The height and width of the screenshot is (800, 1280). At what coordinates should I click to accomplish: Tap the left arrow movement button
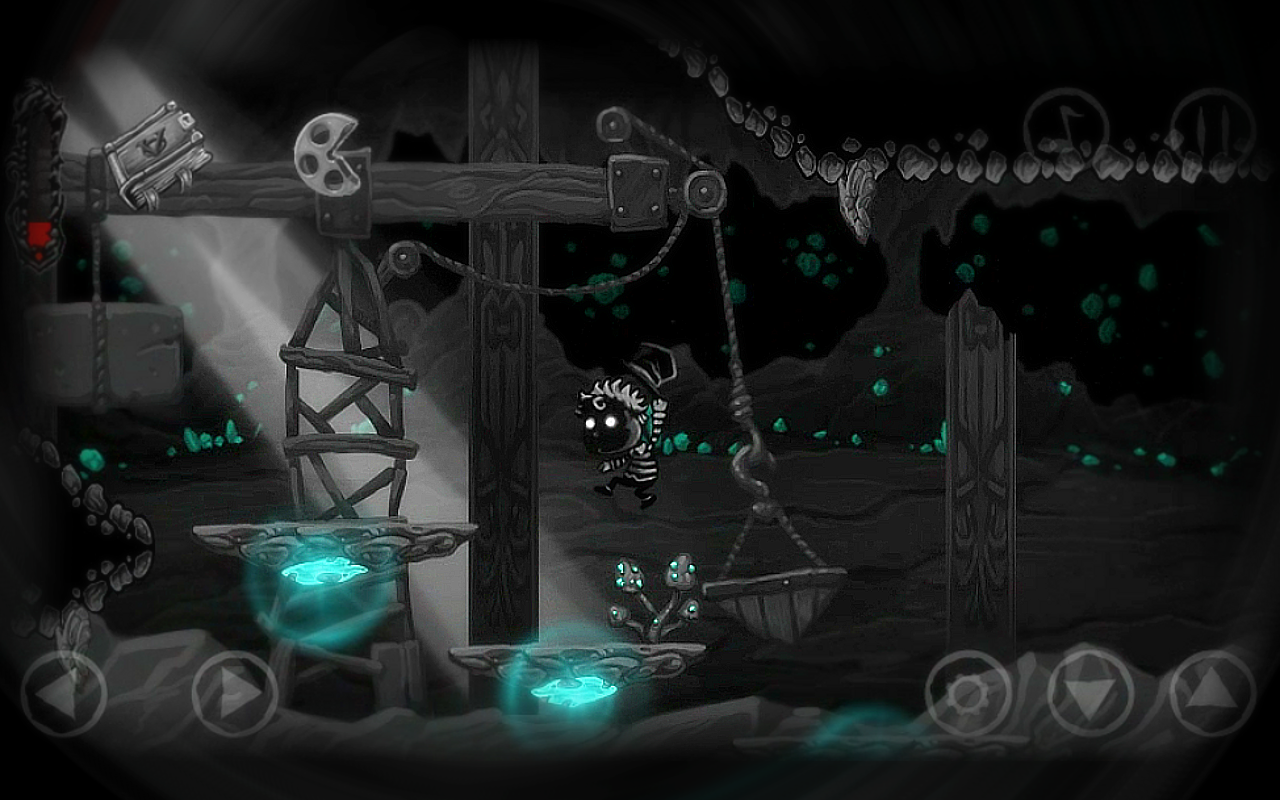pyautogui.click(x=64, y=693)
